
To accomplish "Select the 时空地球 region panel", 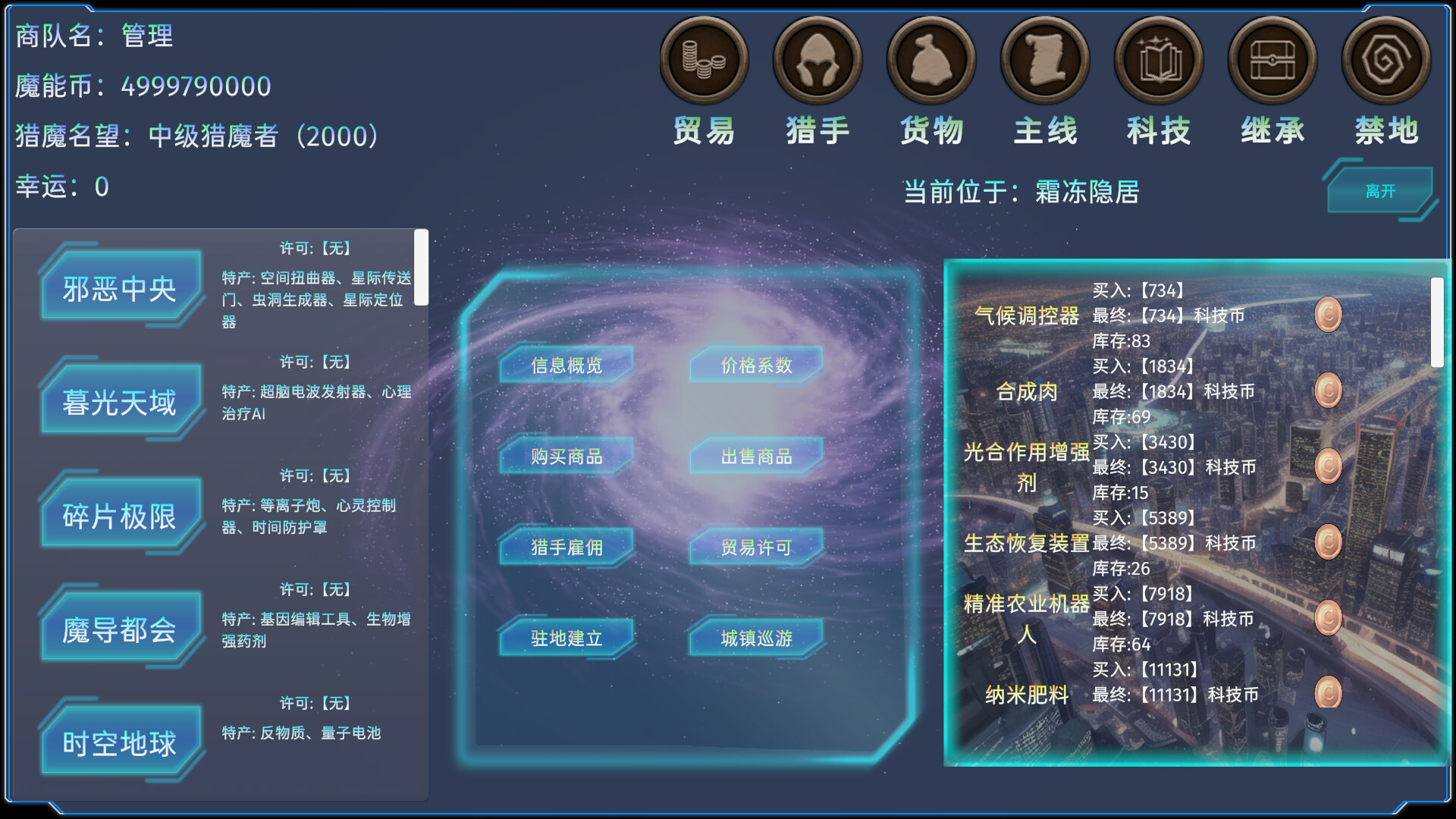I will tap(120, 742).
